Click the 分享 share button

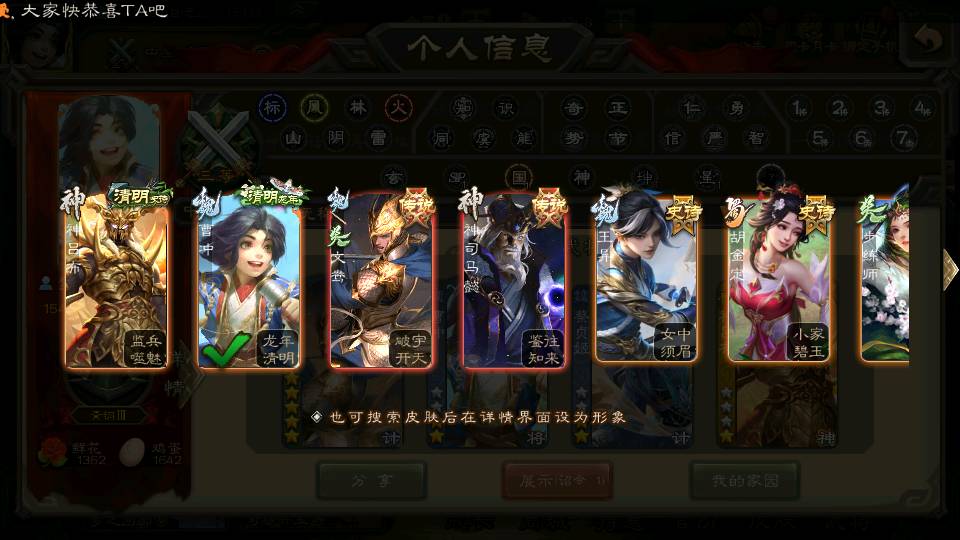[x=371, y=481]
